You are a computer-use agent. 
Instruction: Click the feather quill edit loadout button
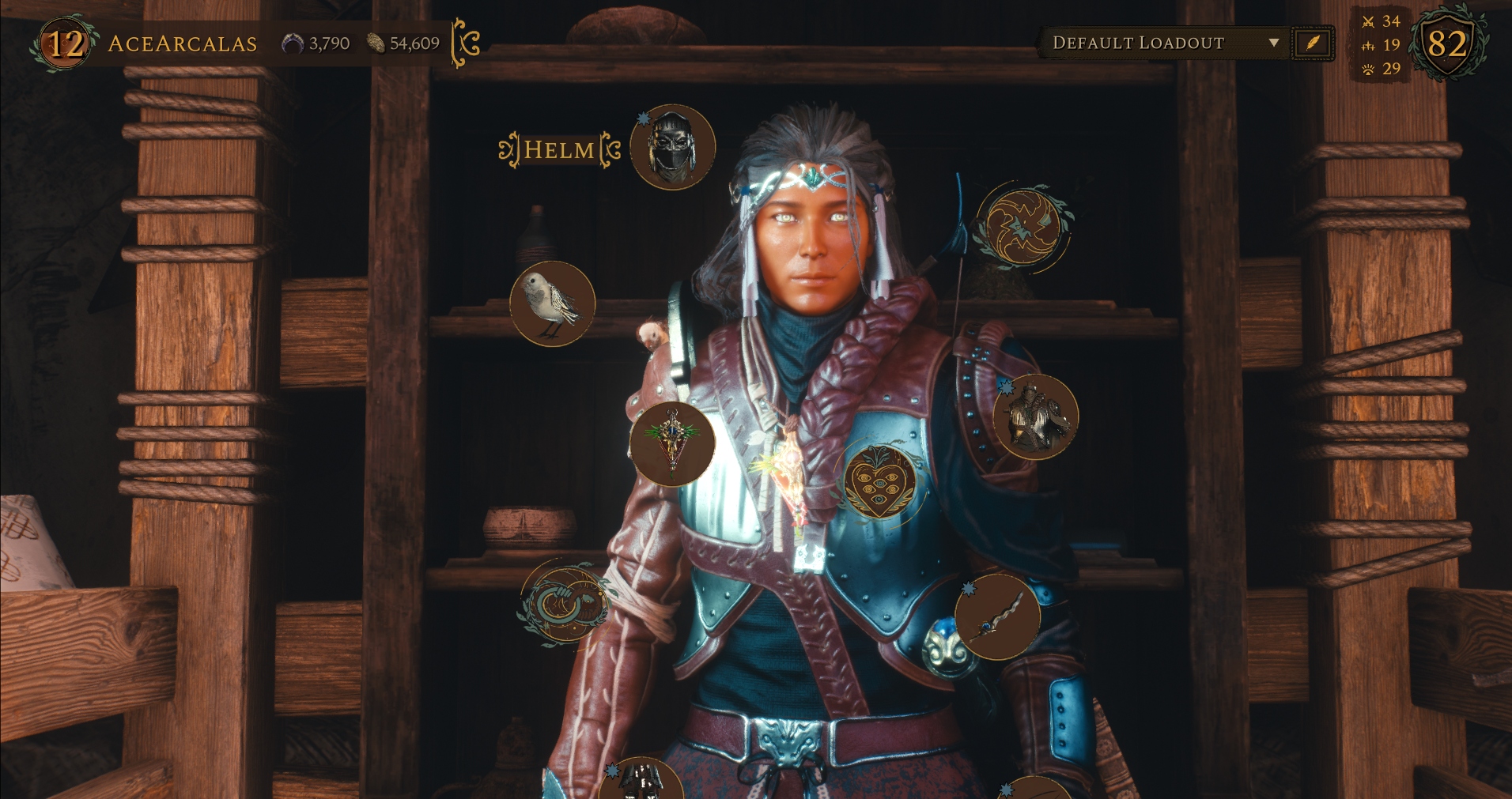1312,43
